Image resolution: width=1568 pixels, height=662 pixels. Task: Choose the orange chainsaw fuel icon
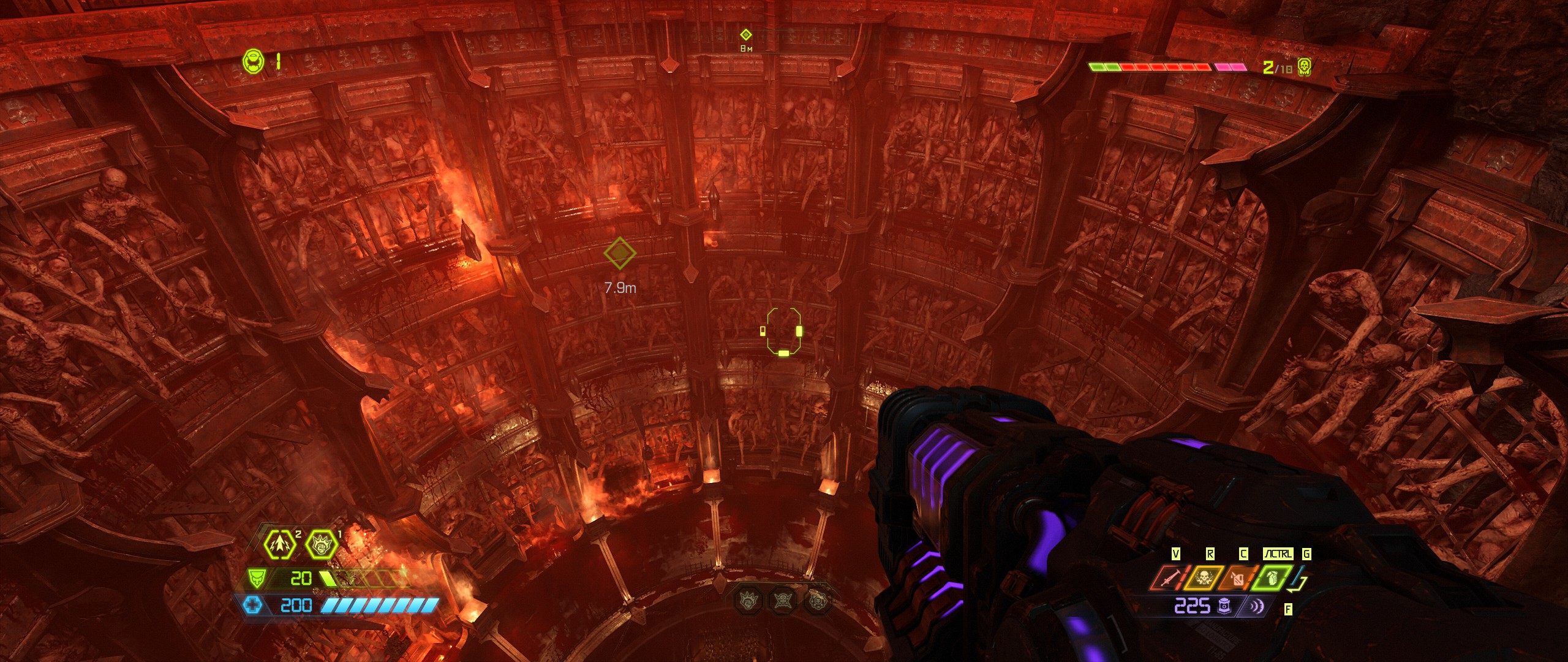(x=1238, y=579)
